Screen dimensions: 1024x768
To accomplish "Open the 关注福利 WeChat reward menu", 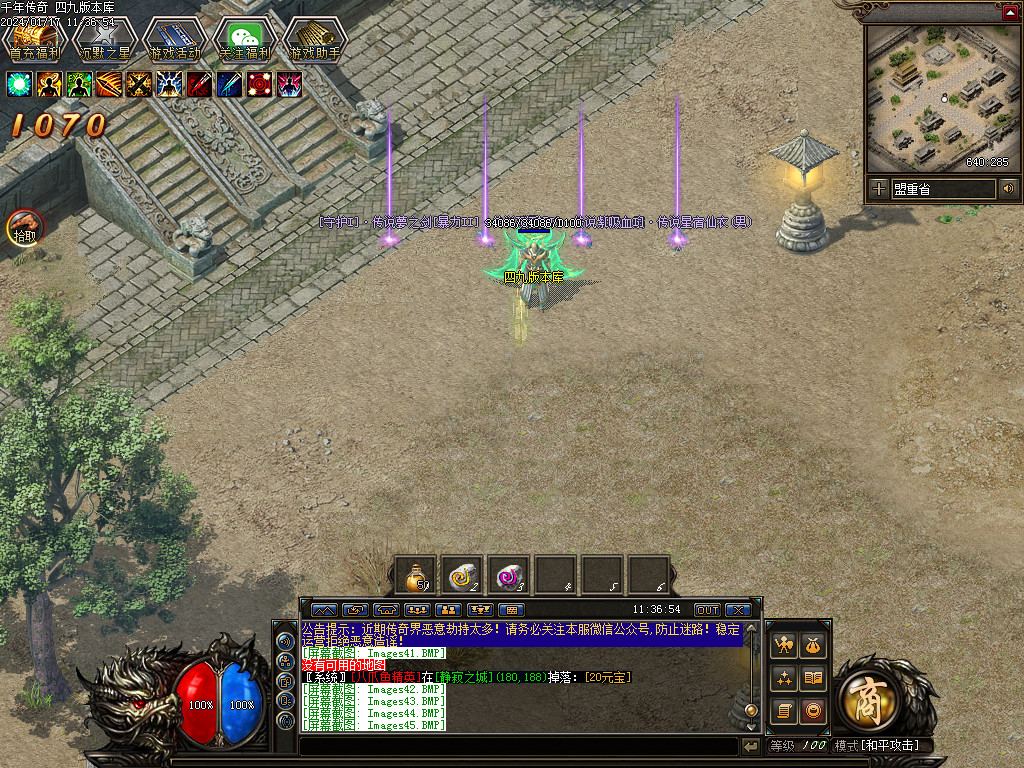I will [244, 39].
